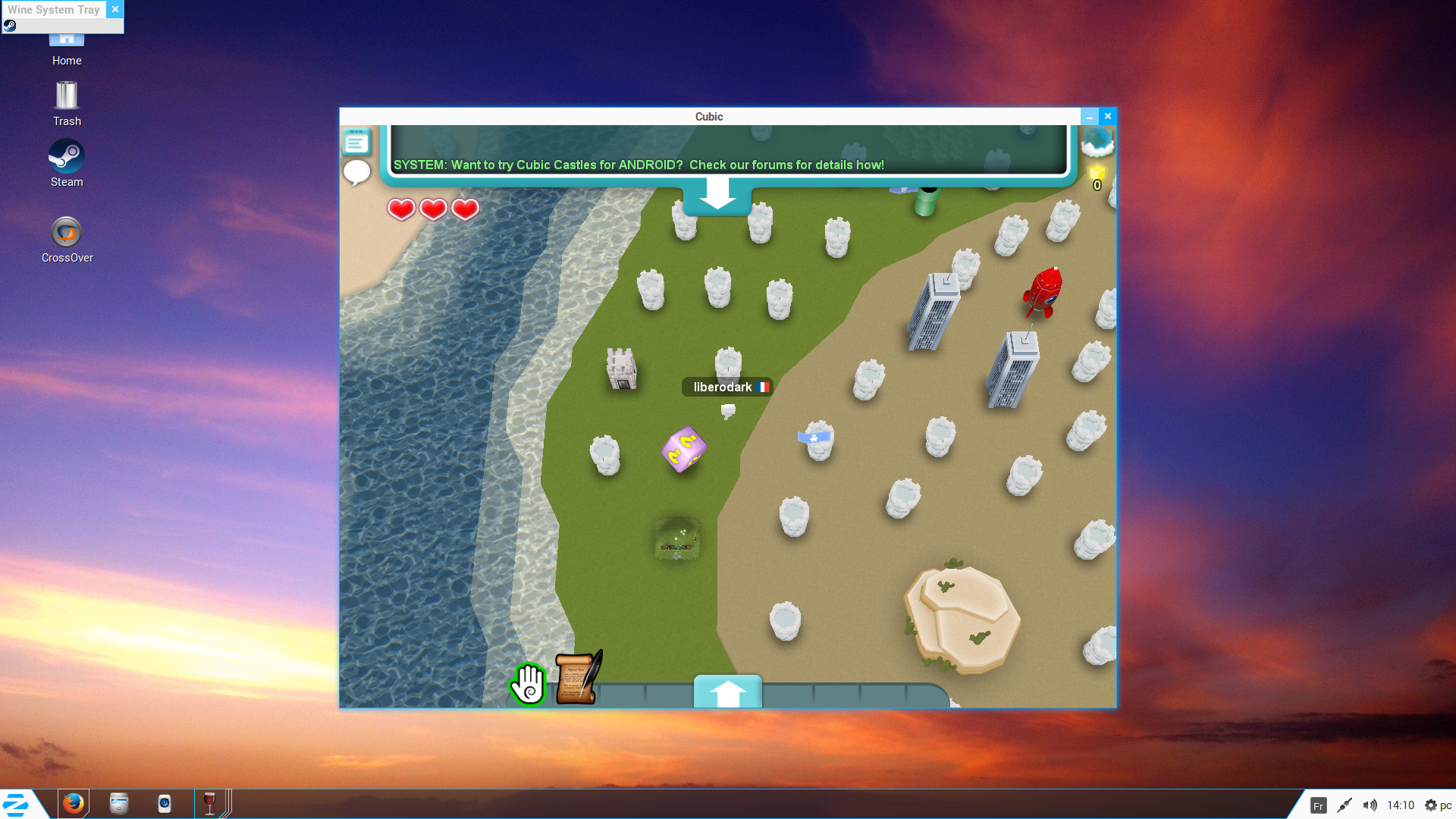Expand the inventory with the up arrow button

727,691
